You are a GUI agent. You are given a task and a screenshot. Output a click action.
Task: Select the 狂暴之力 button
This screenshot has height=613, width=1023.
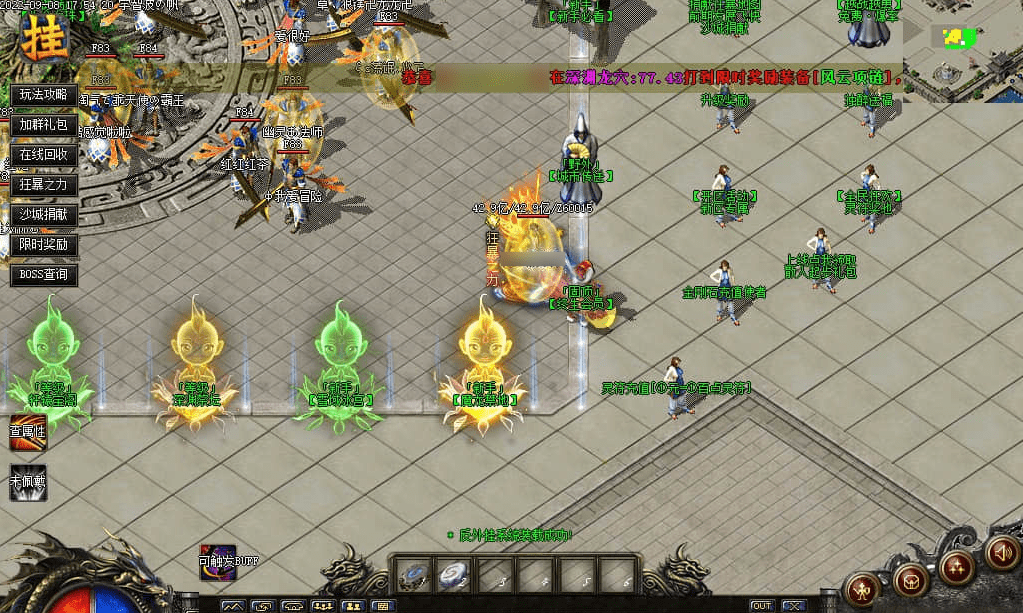(x=43, y=185)
